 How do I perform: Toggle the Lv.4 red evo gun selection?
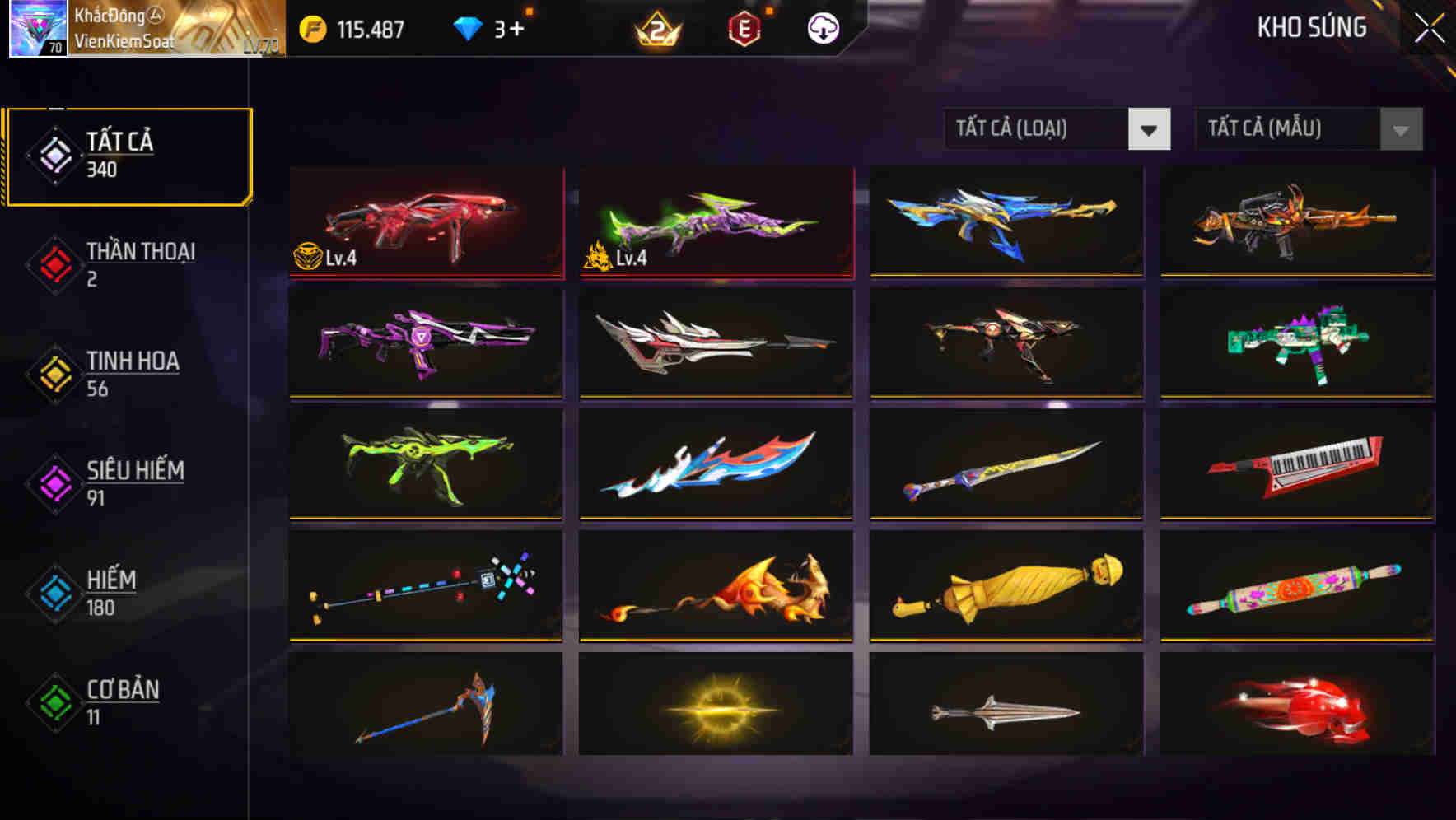425,224
